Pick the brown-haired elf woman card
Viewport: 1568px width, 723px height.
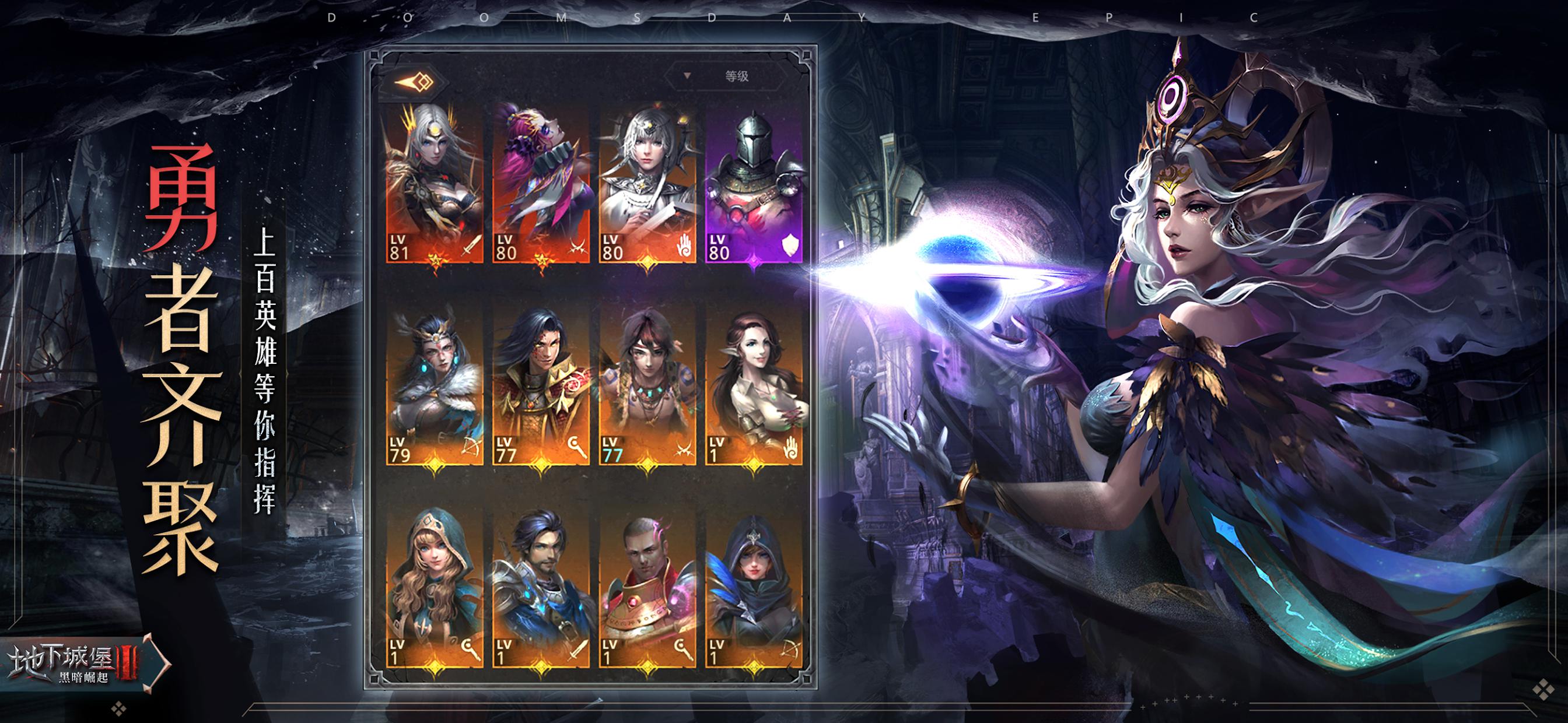754,387
